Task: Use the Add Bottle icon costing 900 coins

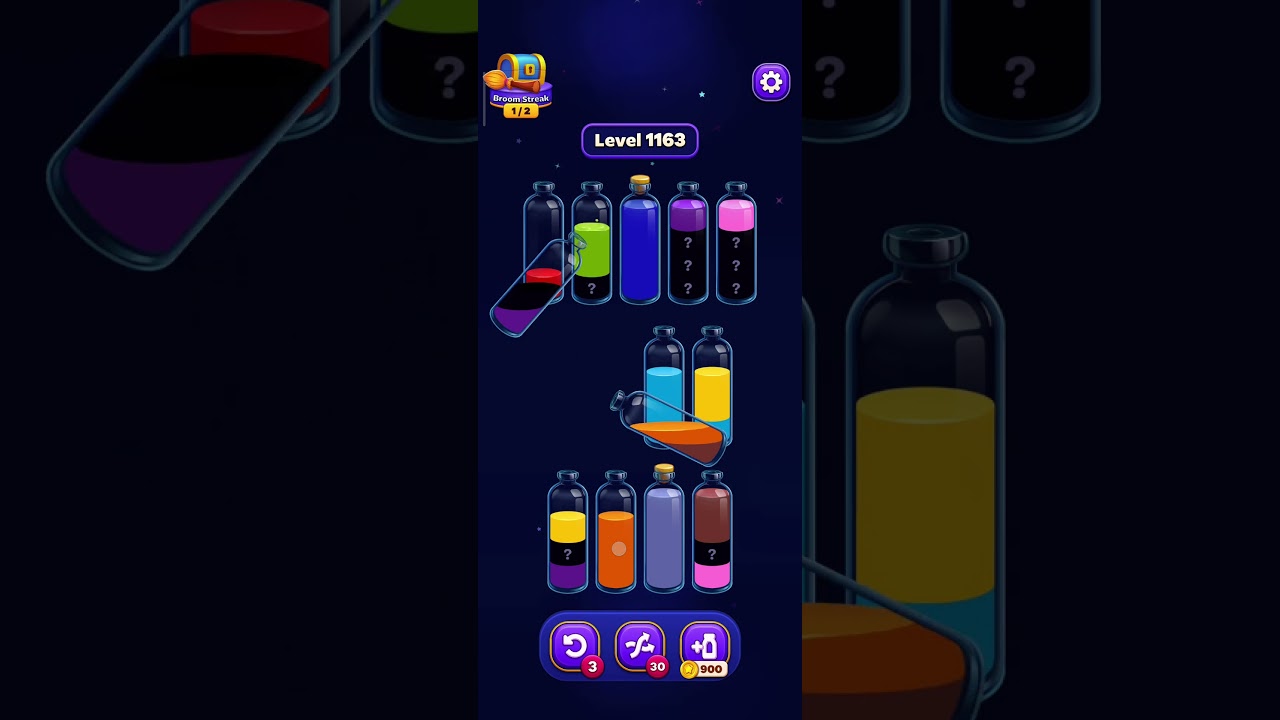Action: 705,645
